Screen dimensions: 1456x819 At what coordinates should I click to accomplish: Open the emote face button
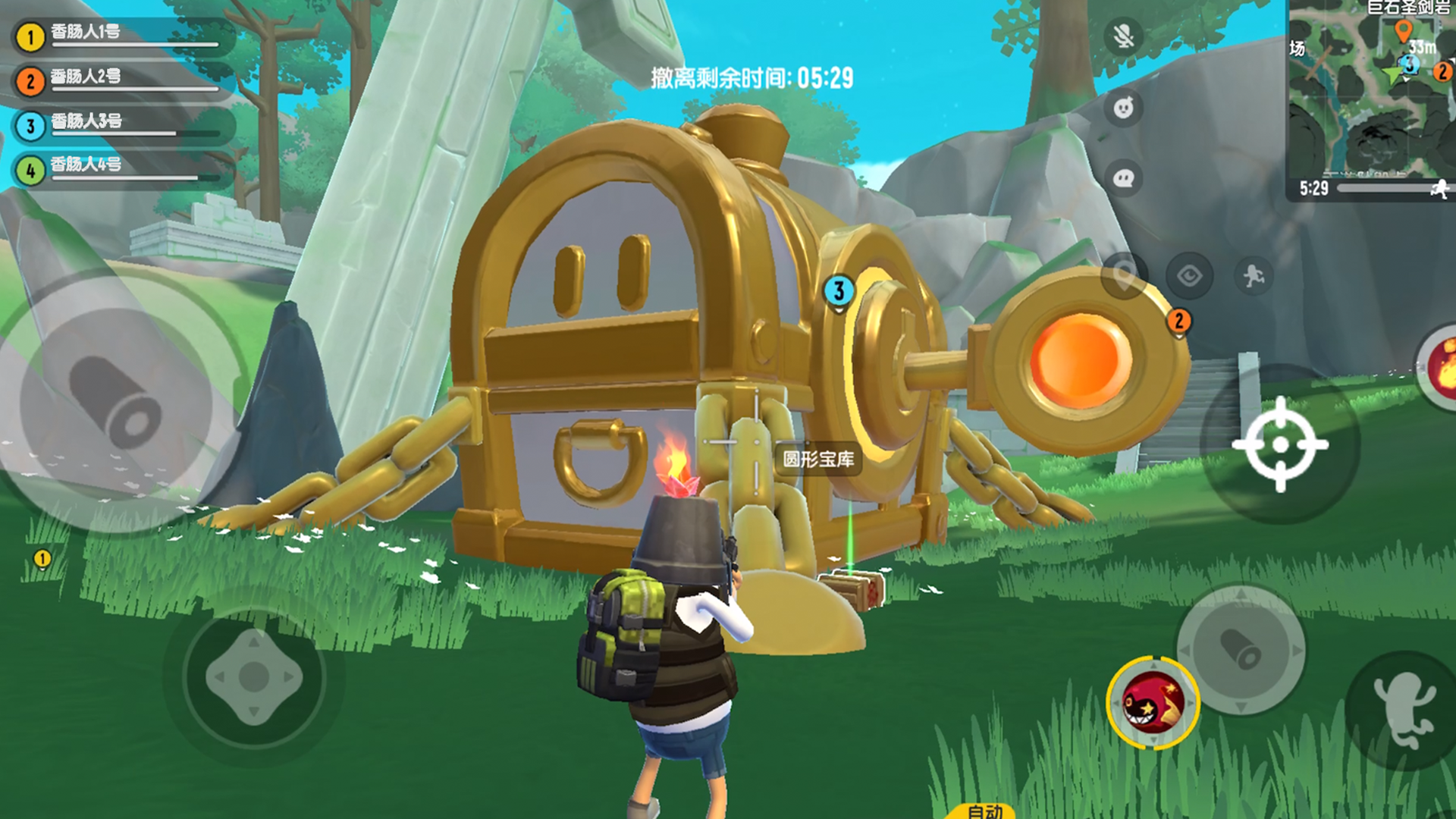click(1124, 108)
